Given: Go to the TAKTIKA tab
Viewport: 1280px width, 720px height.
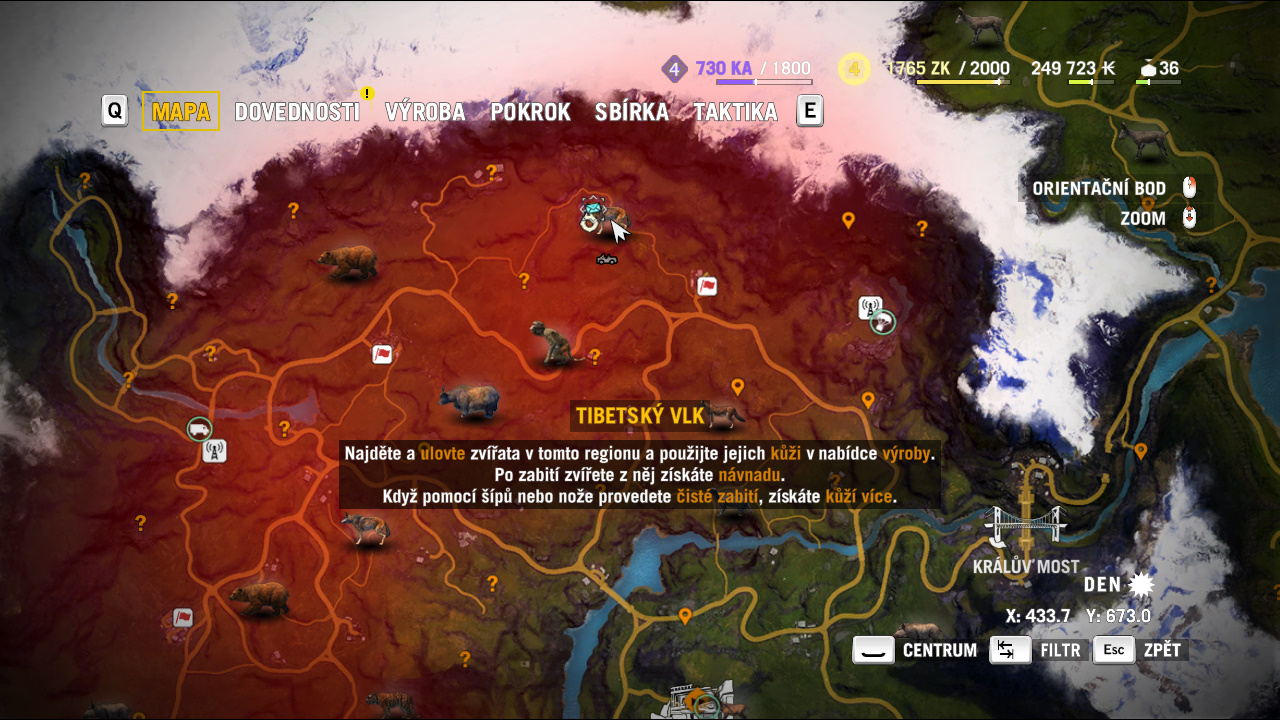Looking at the screenshot, I should [735, 112].
